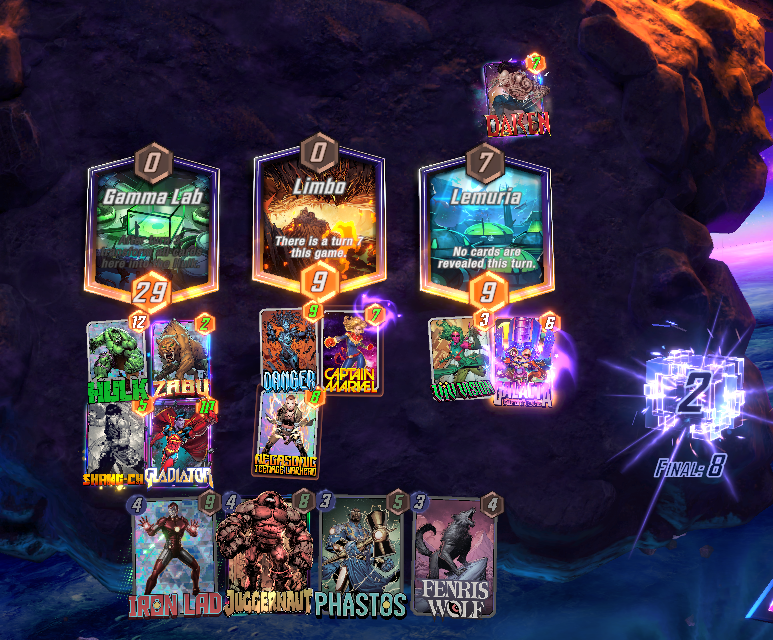
Task: View the Zabu card details
Action: coord(180,358)
